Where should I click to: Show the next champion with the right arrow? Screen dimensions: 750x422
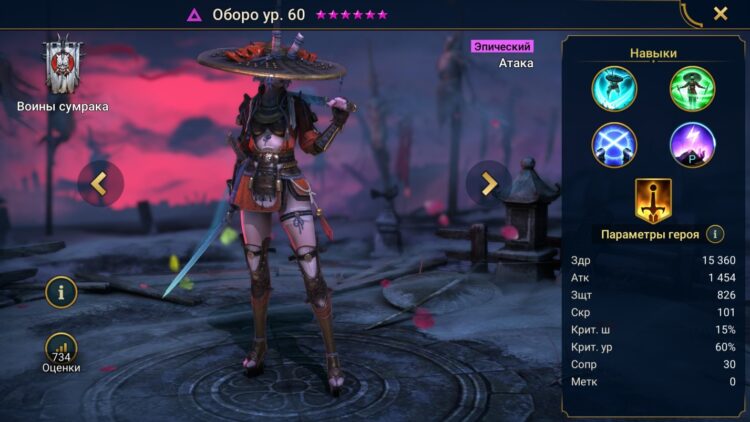[x=489, y=183]
